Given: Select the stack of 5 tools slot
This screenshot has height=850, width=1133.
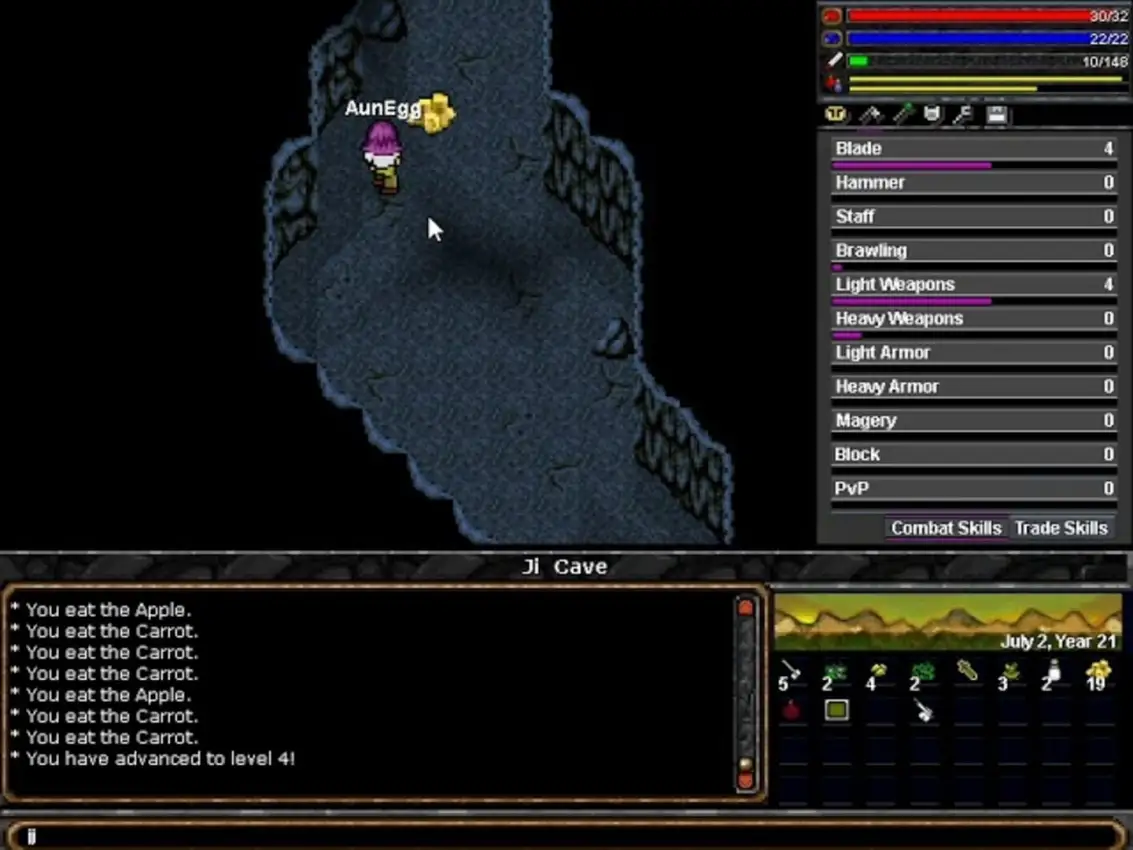Looking at the screenshot, I should coord(792,673).
